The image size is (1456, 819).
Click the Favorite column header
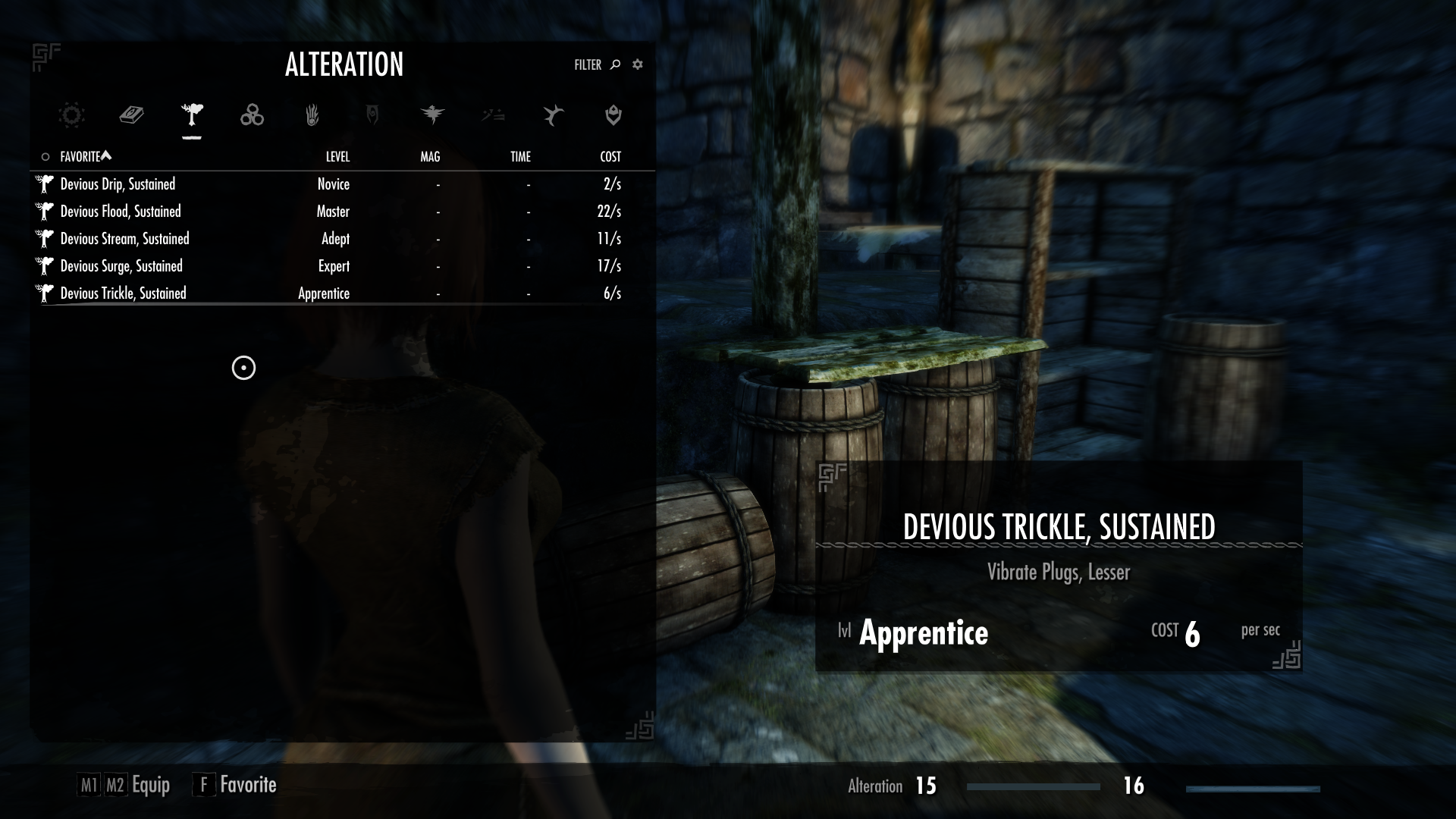tap(80, 157)
